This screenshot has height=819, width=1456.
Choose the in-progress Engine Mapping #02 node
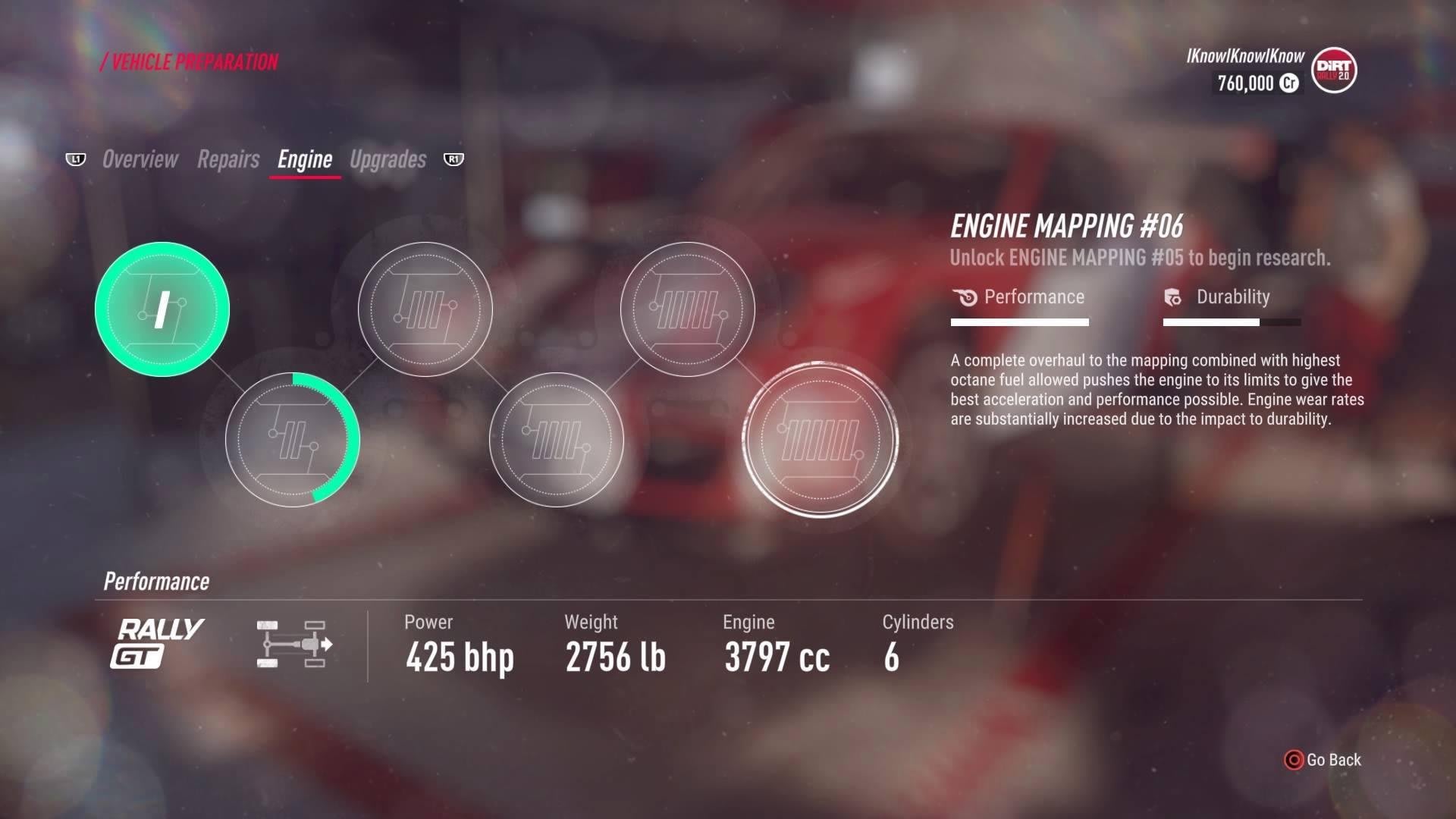pyautogui.click(x=293, y=440)
